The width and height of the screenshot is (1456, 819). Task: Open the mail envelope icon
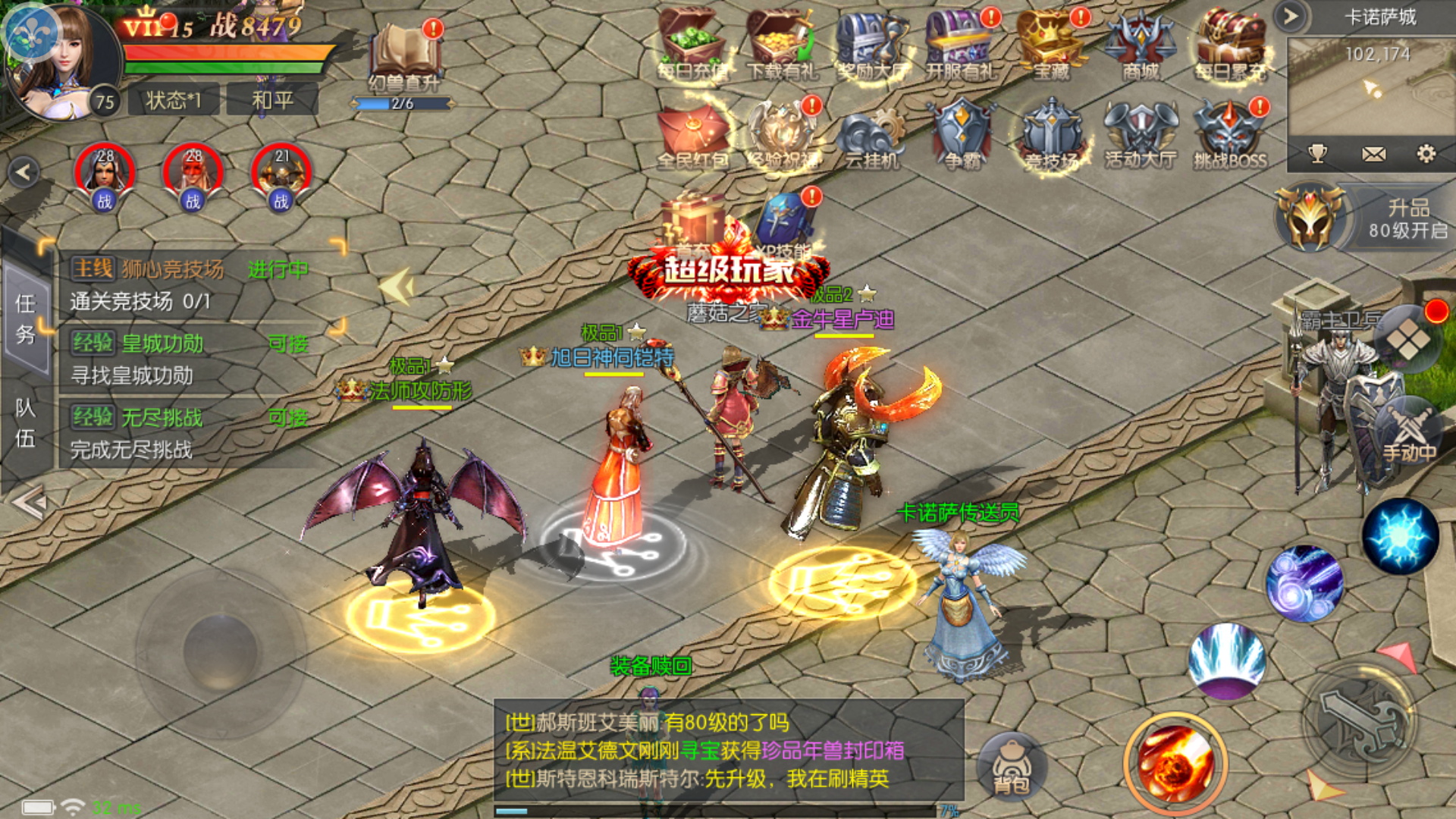click(x=1373, y=155)
